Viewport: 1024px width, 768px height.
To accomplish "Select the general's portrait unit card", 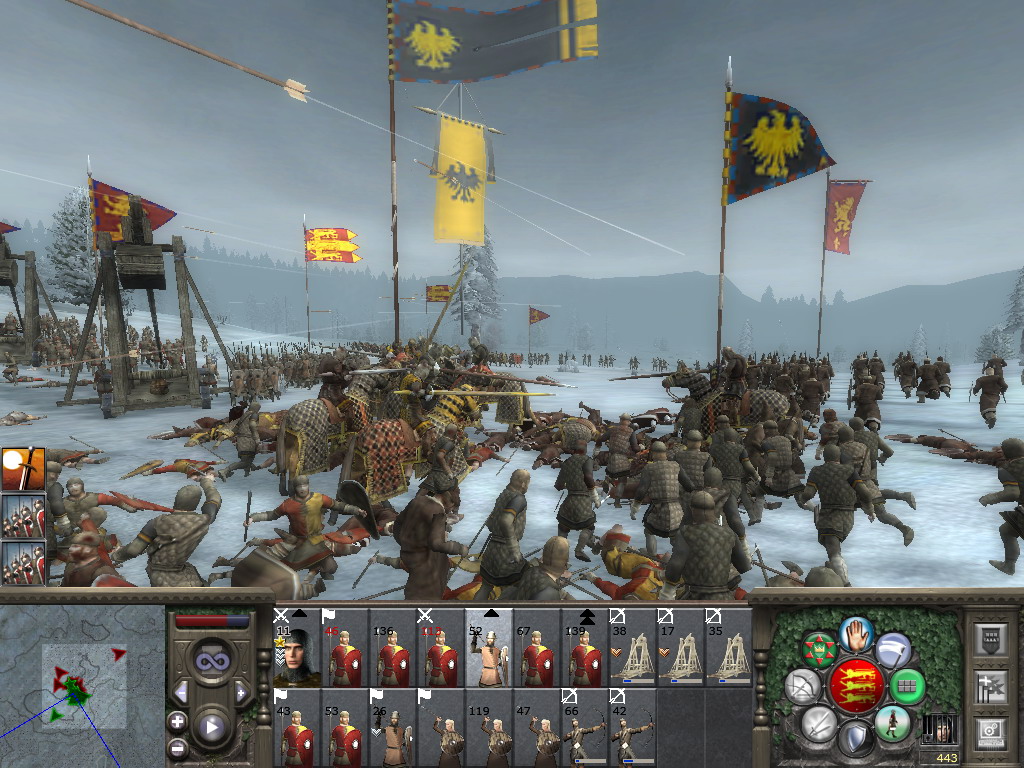I will (296, 648).
